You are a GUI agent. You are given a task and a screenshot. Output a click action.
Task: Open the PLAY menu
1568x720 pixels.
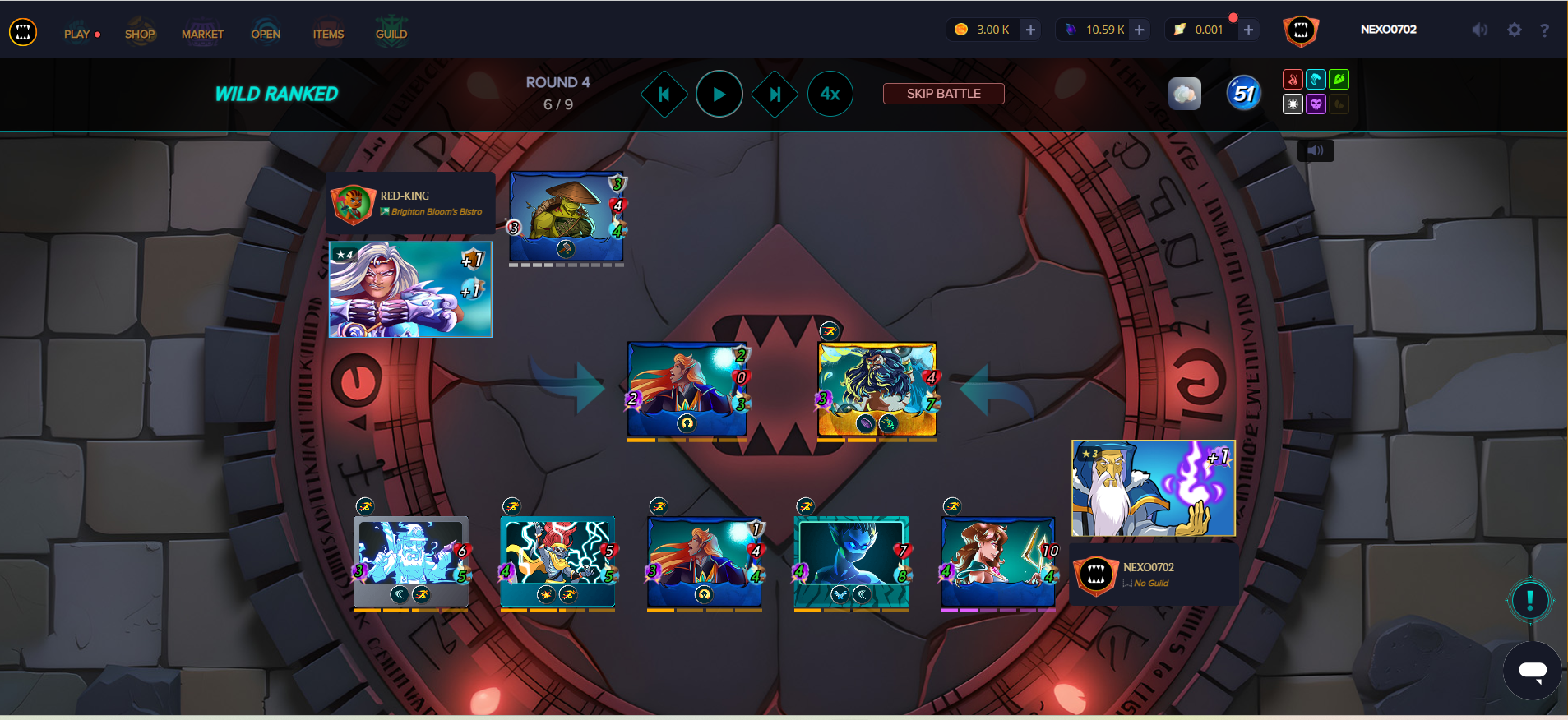point(77,34)
